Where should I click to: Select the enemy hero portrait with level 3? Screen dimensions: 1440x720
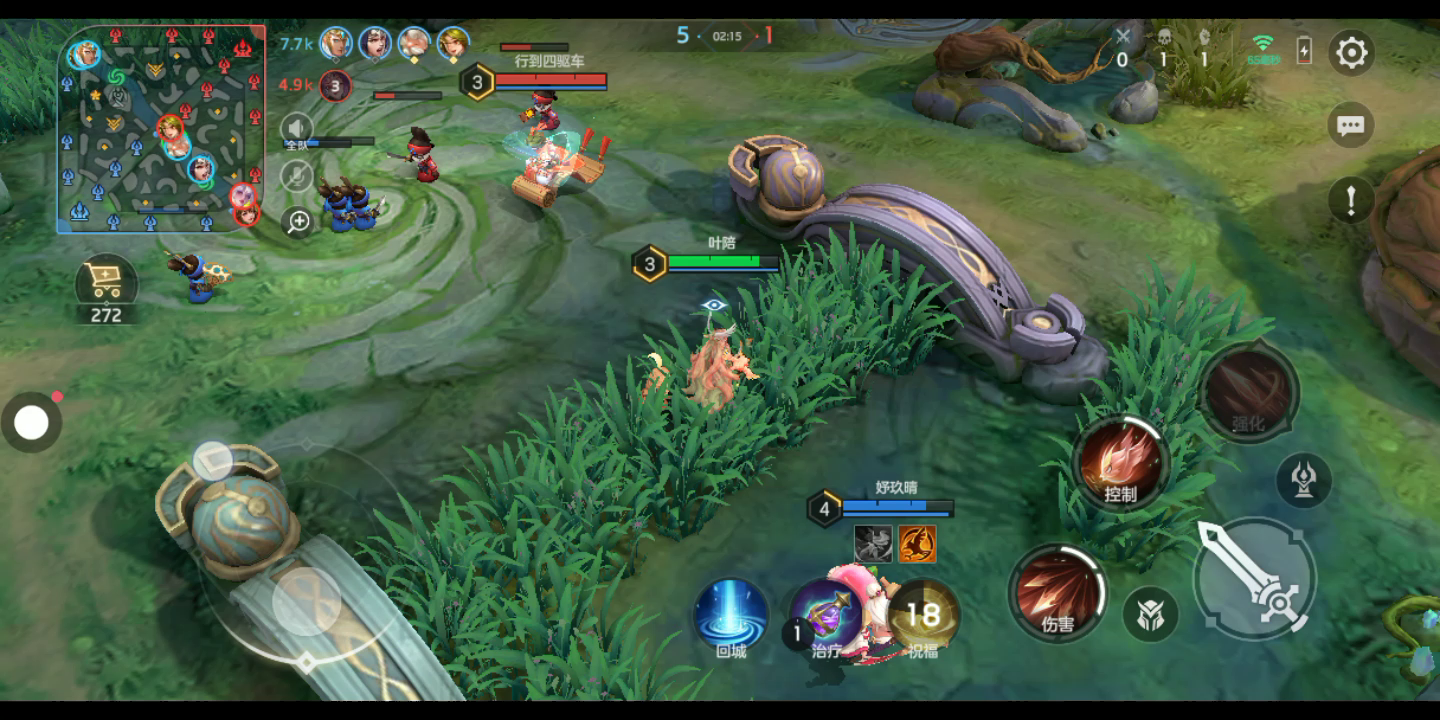pyautogui.click(x=335, y=86)
